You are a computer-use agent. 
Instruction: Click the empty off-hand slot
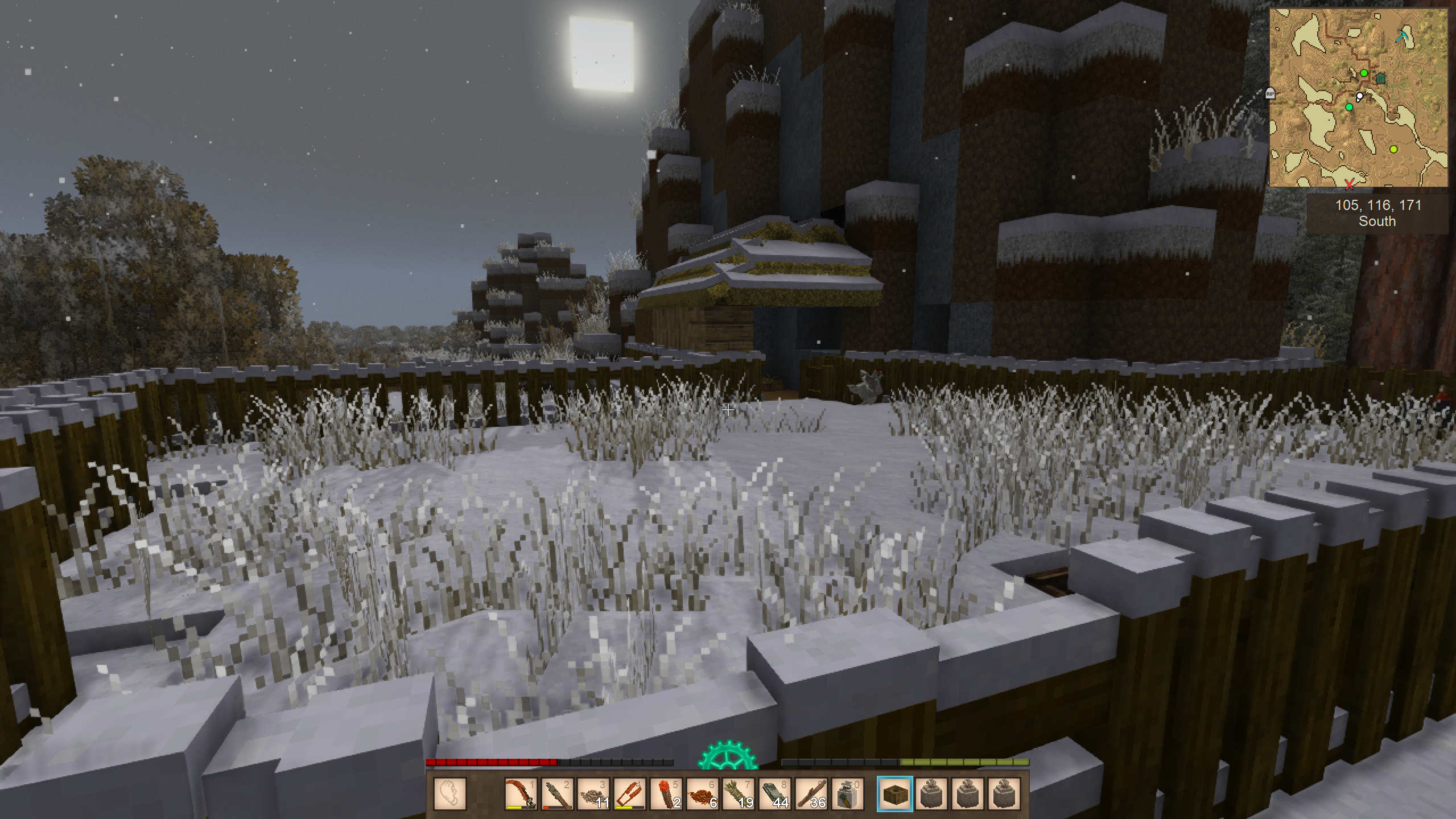[450, 793]
